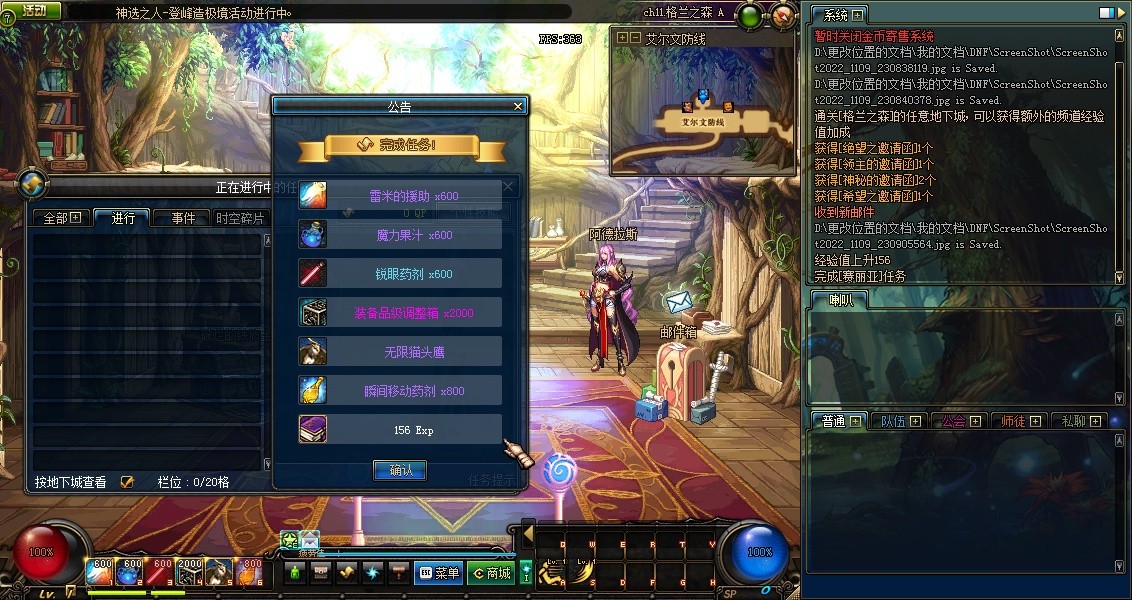
Task: Click the 活动 event button
Action: [x=33, y=10]
